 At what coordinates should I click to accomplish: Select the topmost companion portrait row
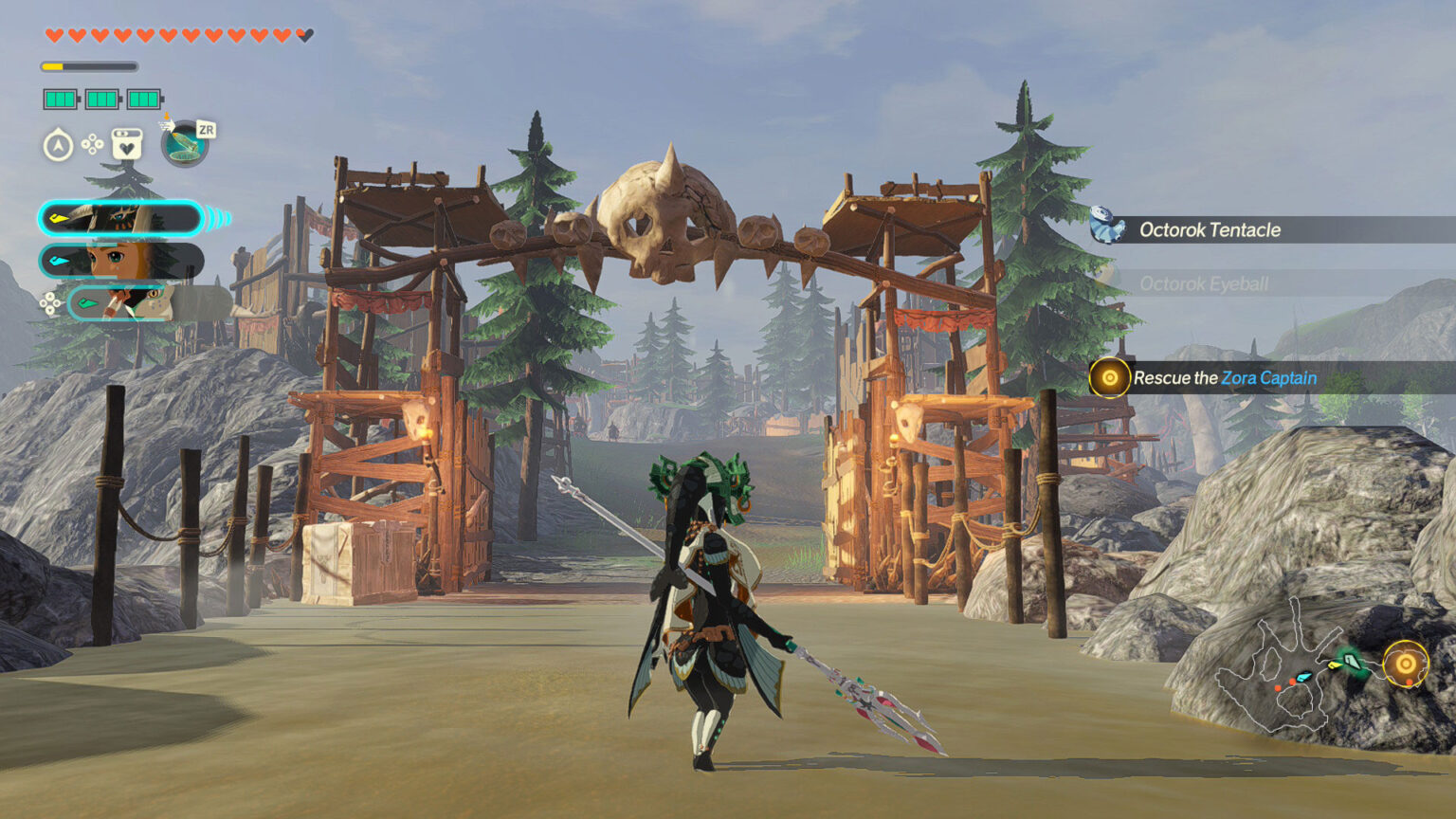tap(121, 218)
